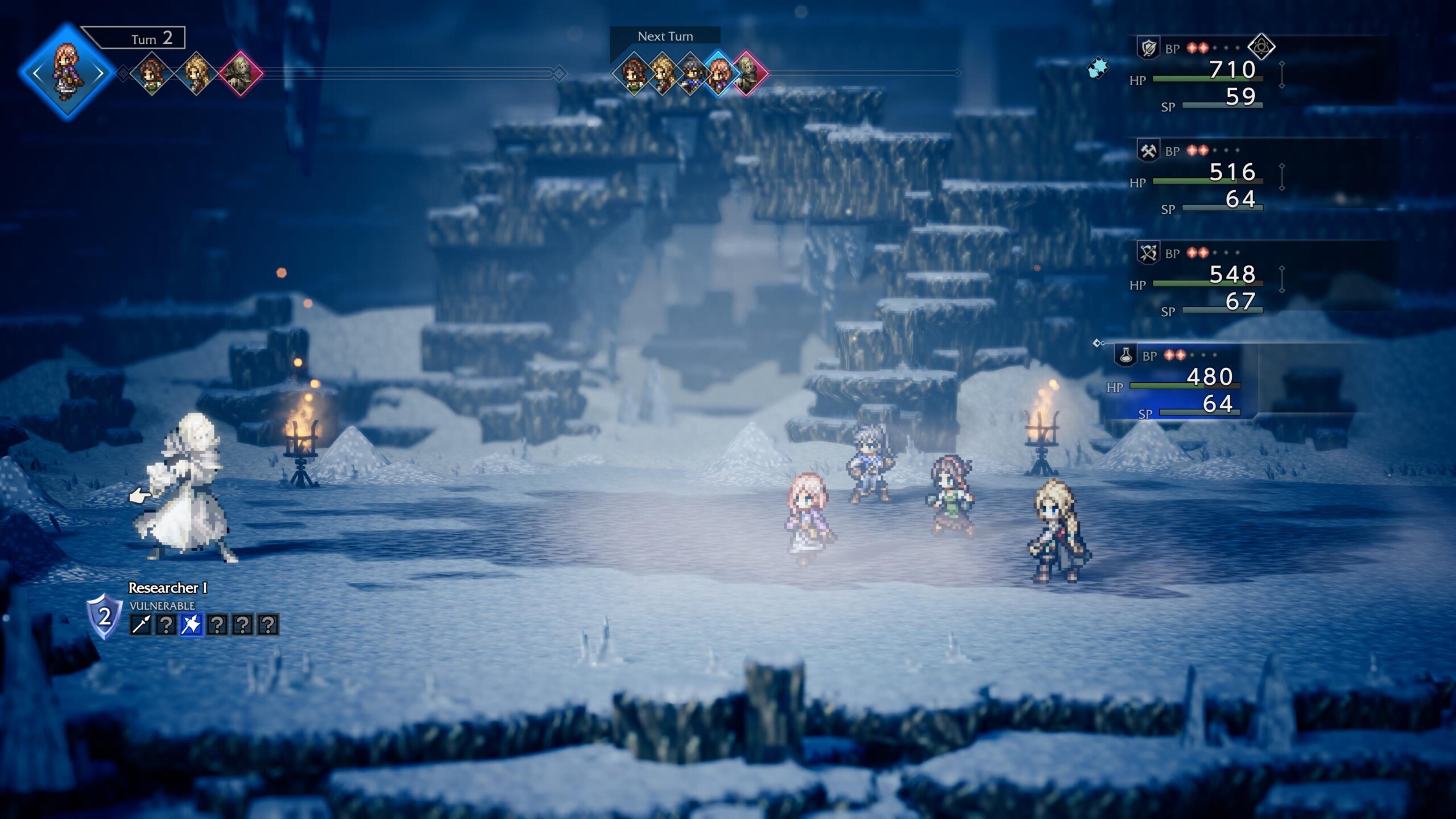Click the active character's large turn portrait

pyautogui.click(x=67, y=72)
